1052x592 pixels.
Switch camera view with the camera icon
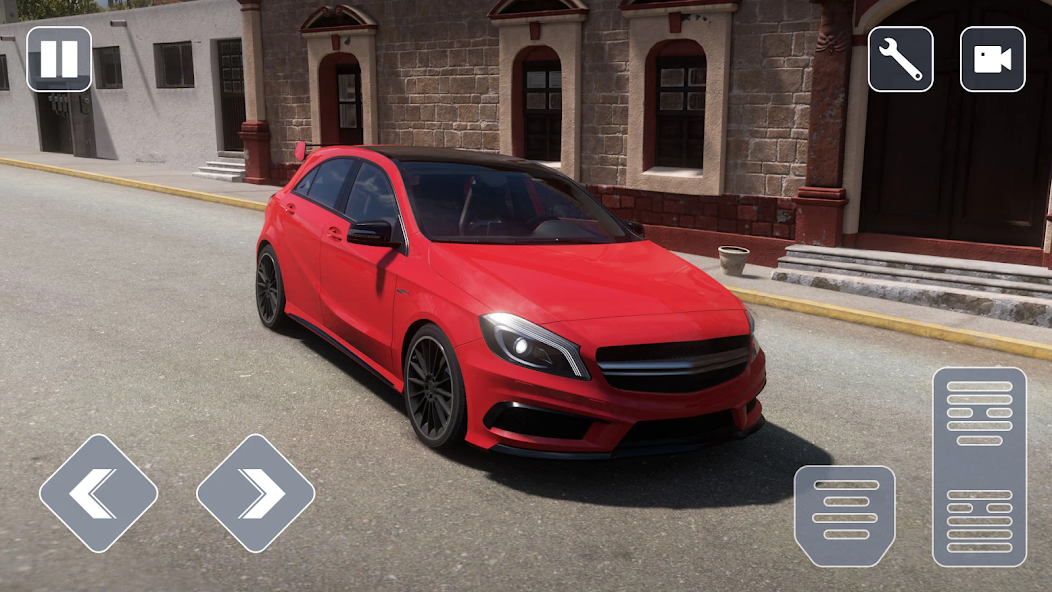(992, 59)
